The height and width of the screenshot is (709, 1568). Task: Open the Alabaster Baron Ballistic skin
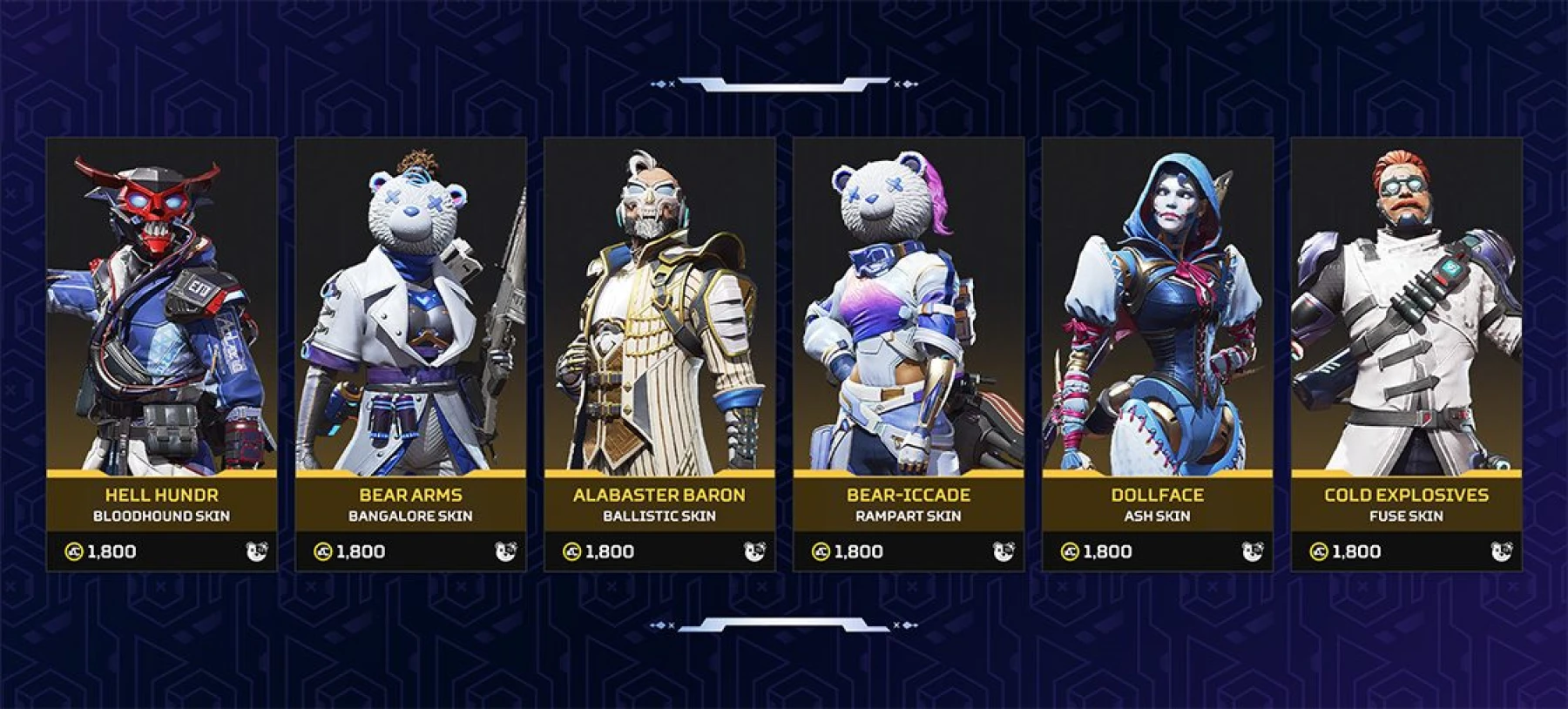[x=659, y=353]
